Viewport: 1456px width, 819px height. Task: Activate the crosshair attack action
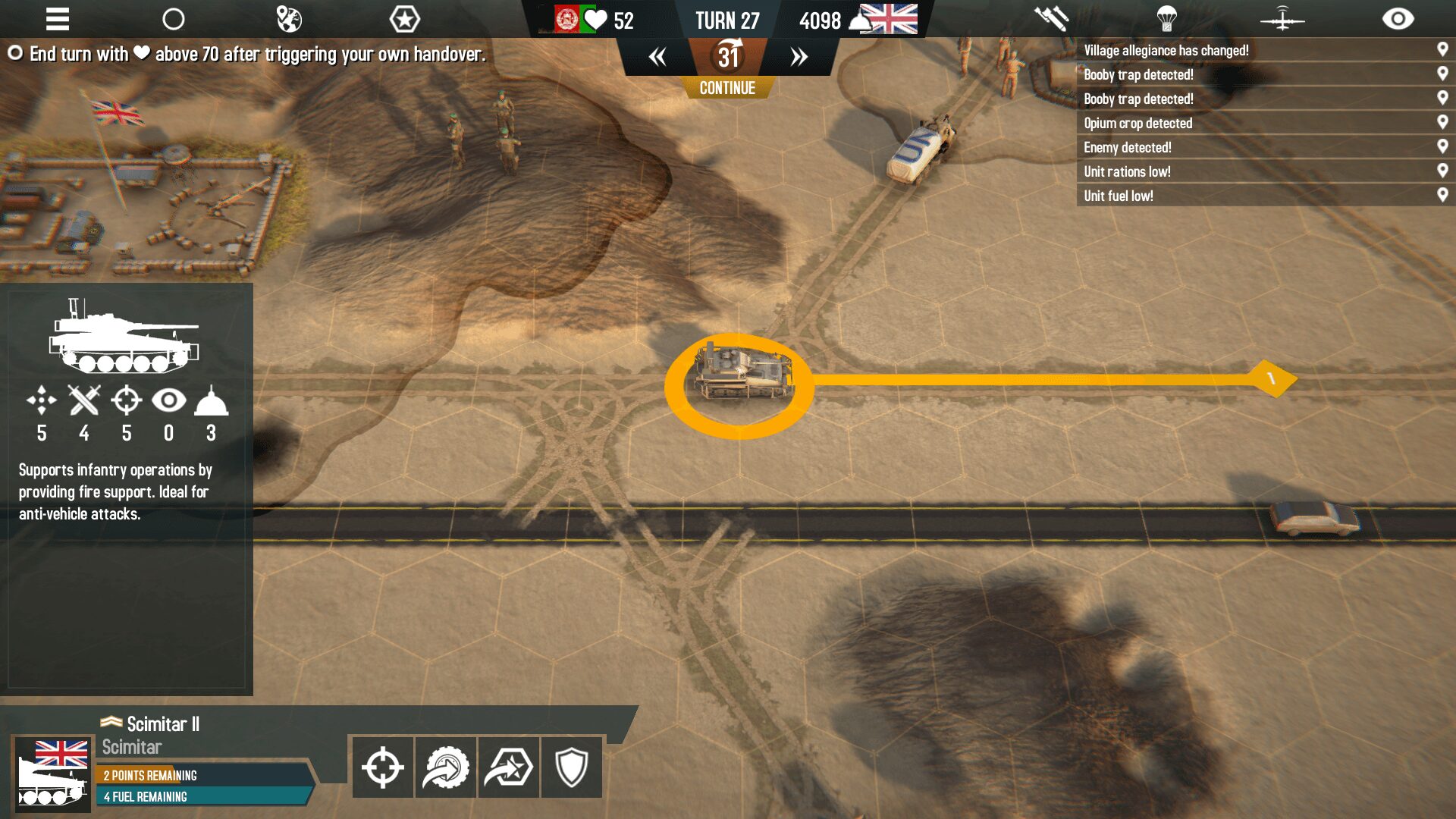tap(383, 767)
